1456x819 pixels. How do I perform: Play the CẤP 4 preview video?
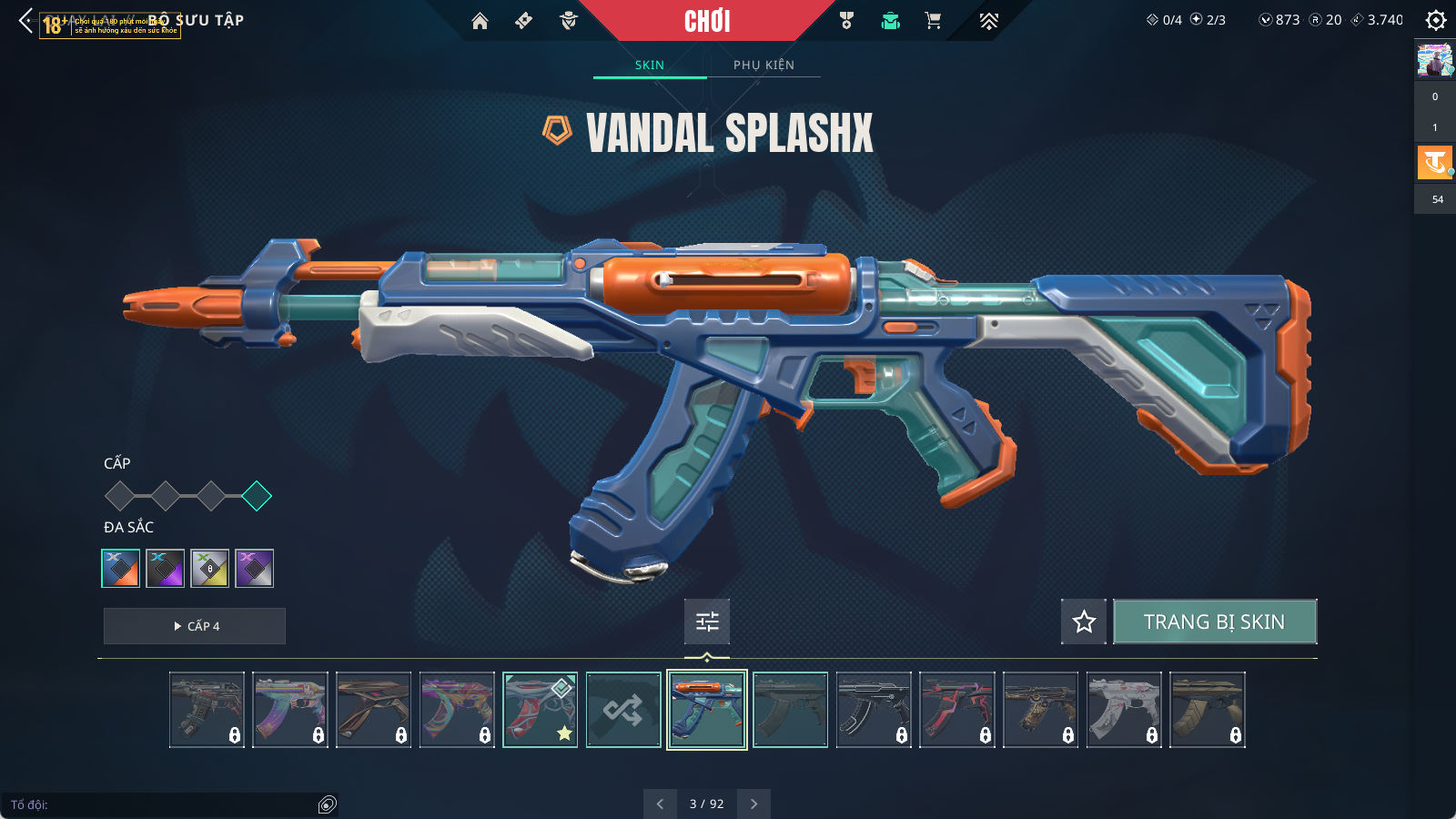coord(195,626)
